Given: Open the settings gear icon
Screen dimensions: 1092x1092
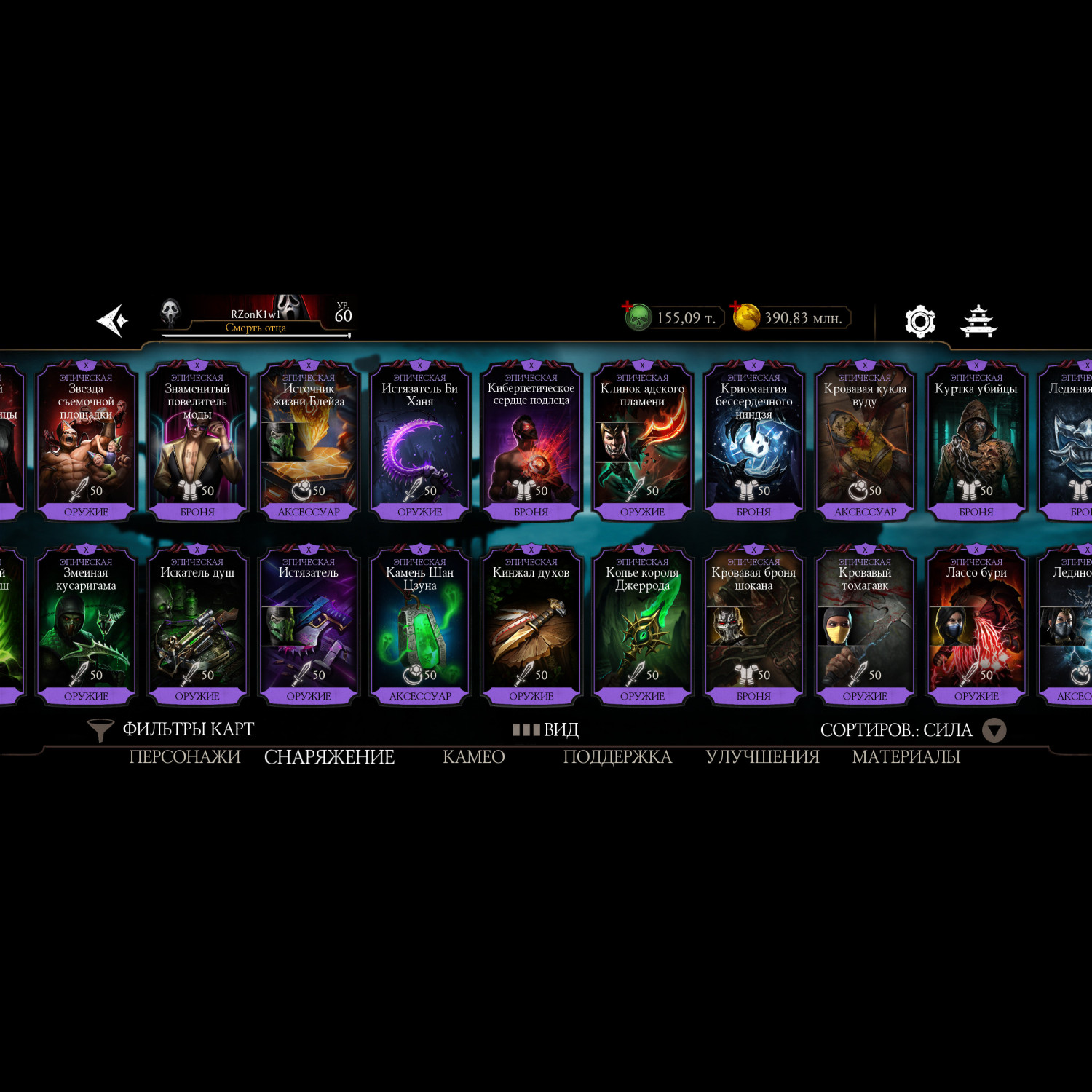Looking at the screenshot, I should point(919,321).
